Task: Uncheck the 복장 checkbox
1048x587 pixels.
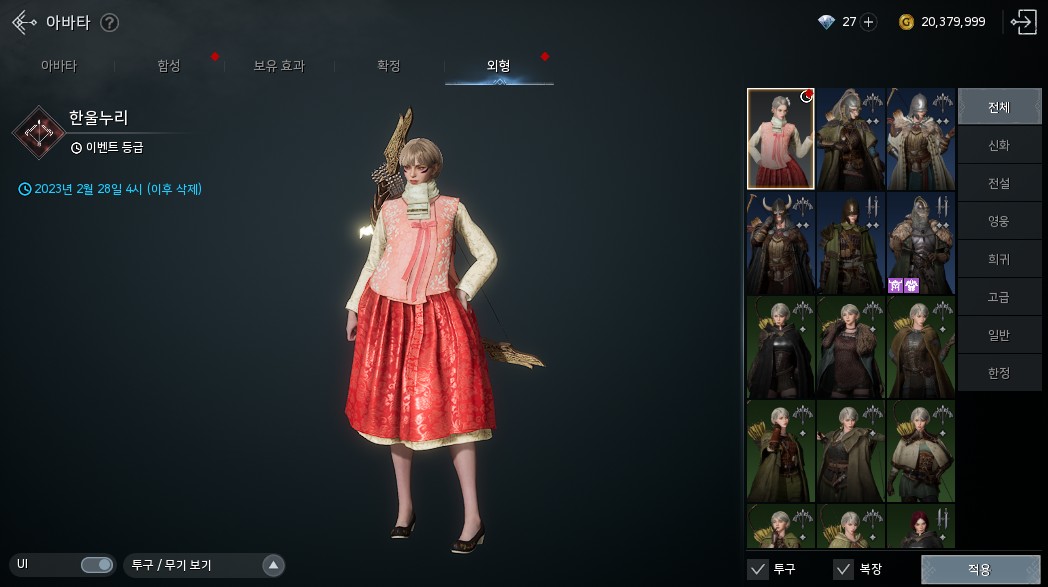Action: click(x=843, y=570)
